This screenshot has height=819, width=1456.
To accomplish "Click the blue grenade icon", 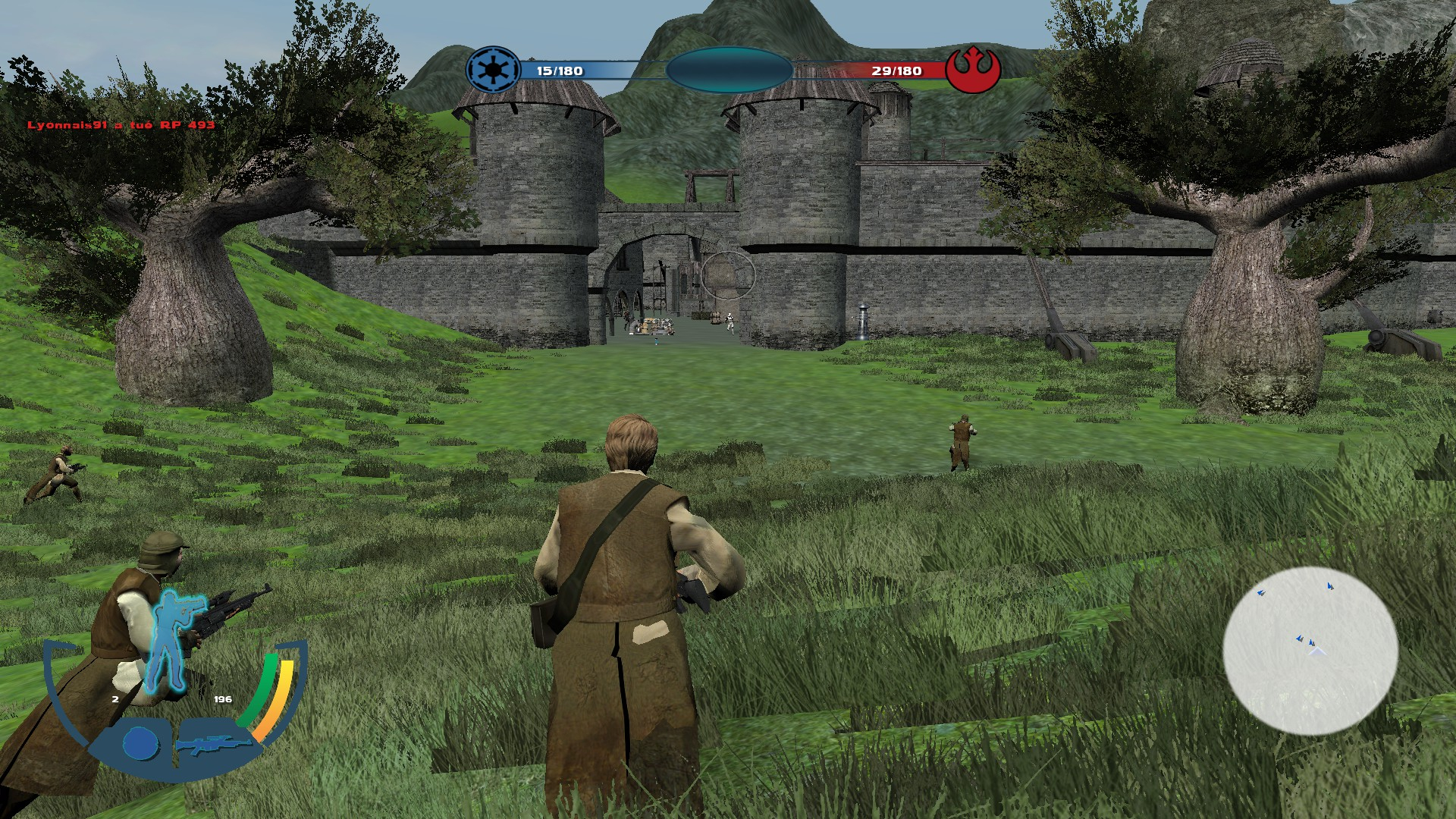I will click(x=138, y=743).
